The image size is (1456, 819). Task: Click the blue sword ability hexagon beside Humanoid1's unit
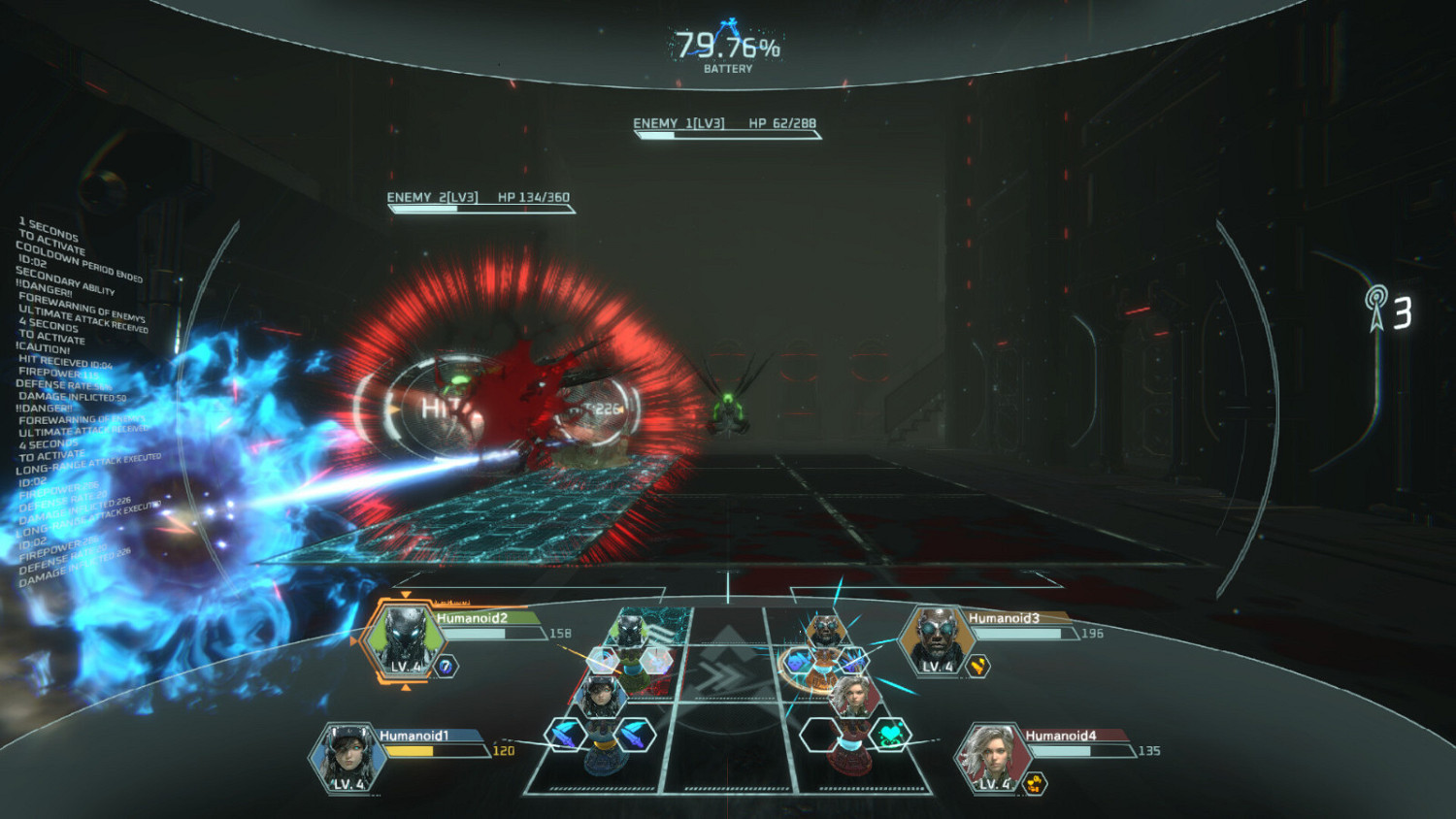[x=565, y=736]
